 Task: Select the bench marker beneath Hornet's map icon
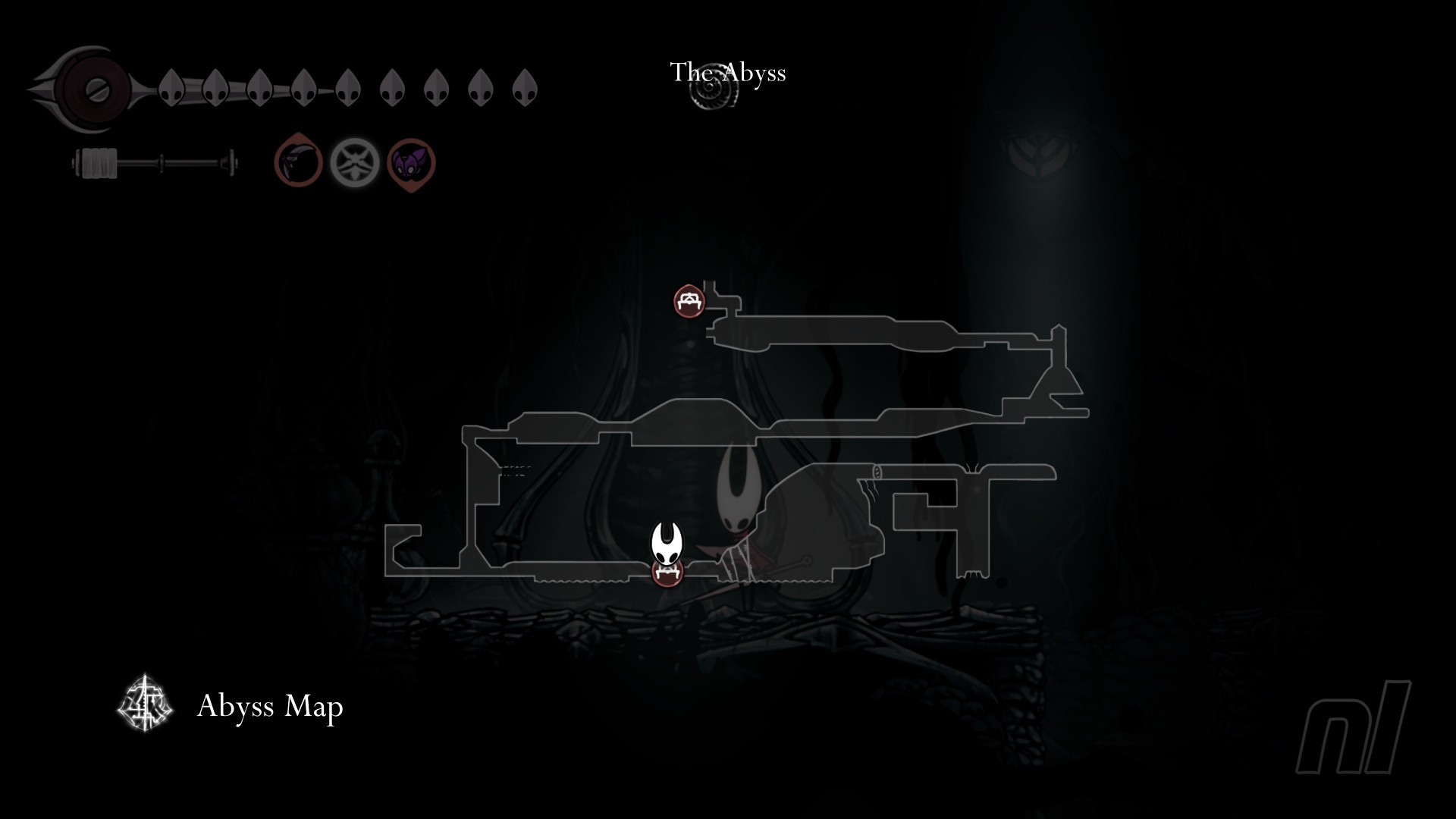point(668,573)
